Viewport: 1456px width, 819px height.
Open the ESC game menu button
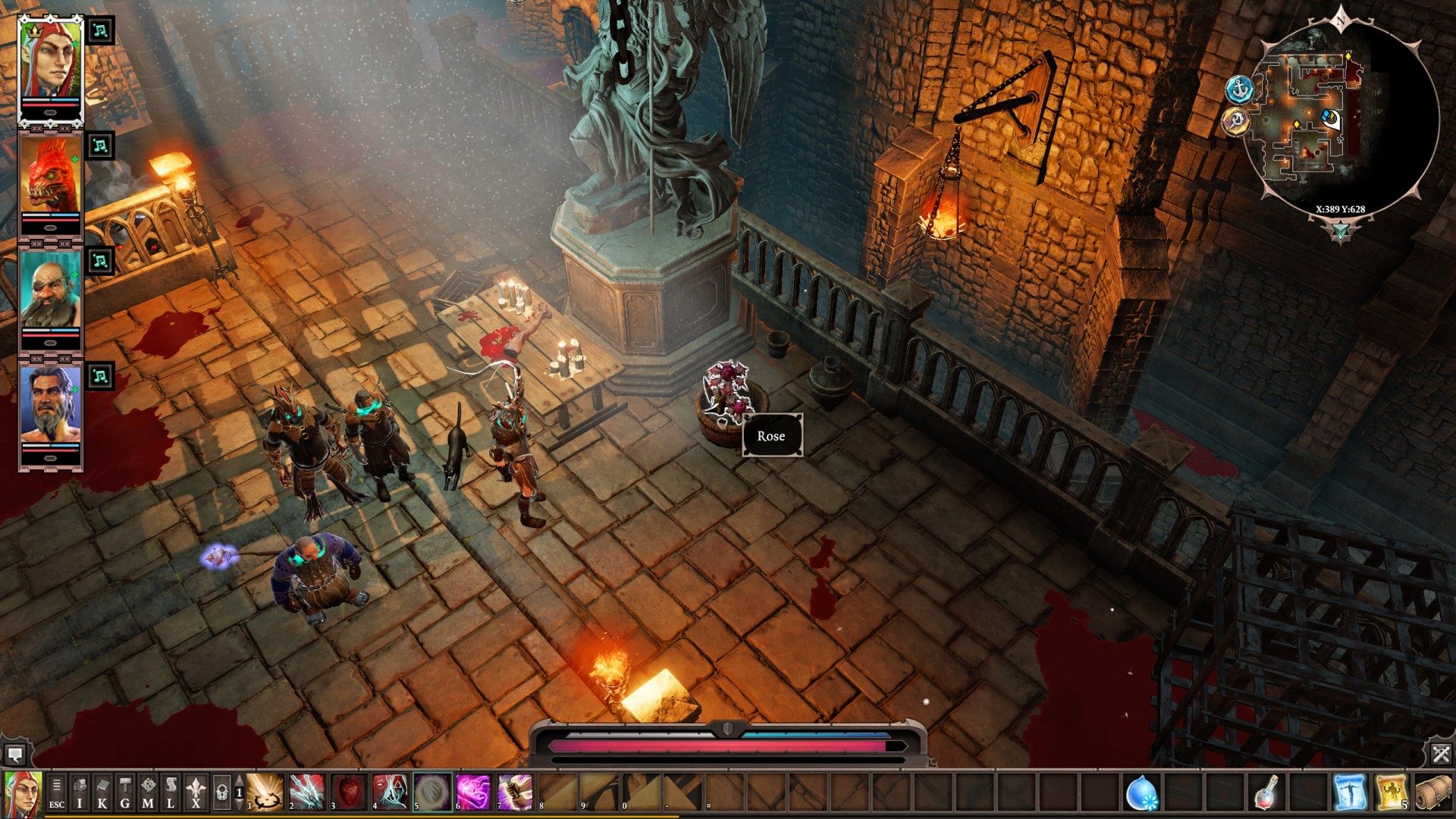[x=57, y=792]
